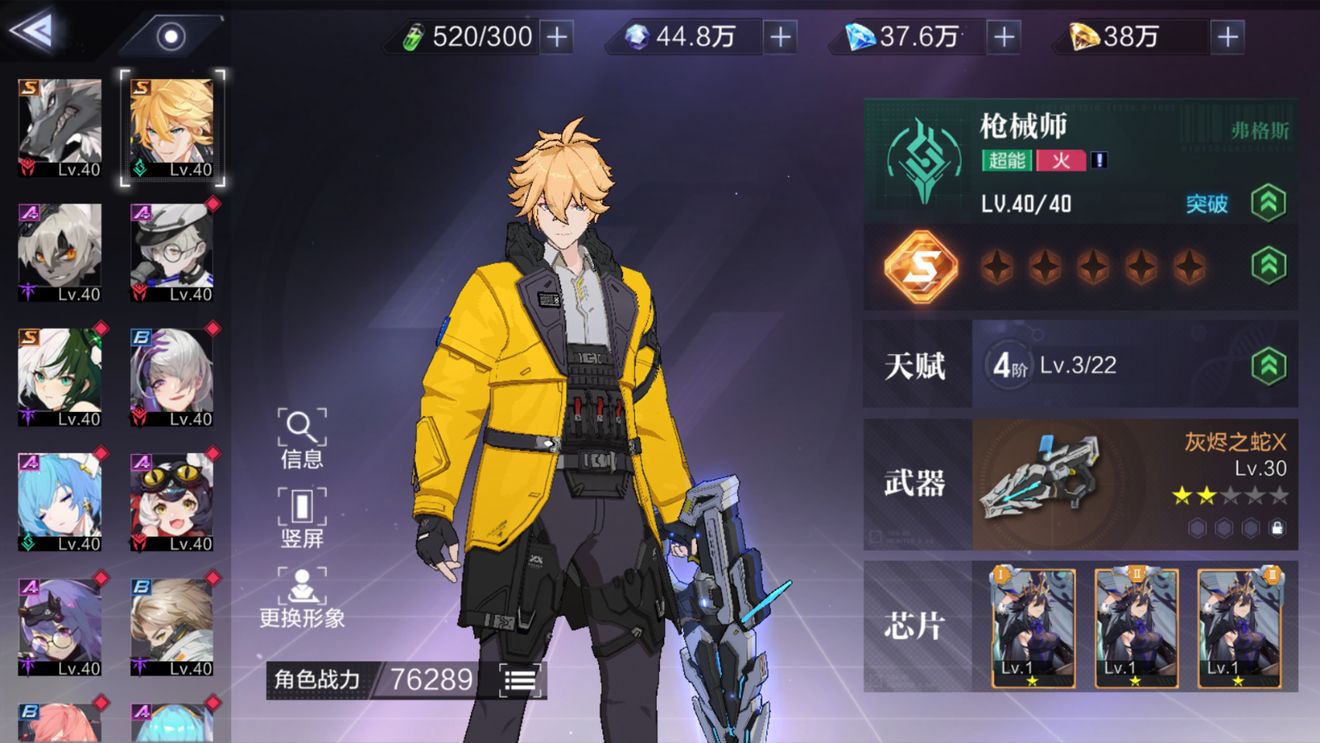Open the first equipped chip slot
This screenshot has height=743, width=1320.
[1033, 628]
